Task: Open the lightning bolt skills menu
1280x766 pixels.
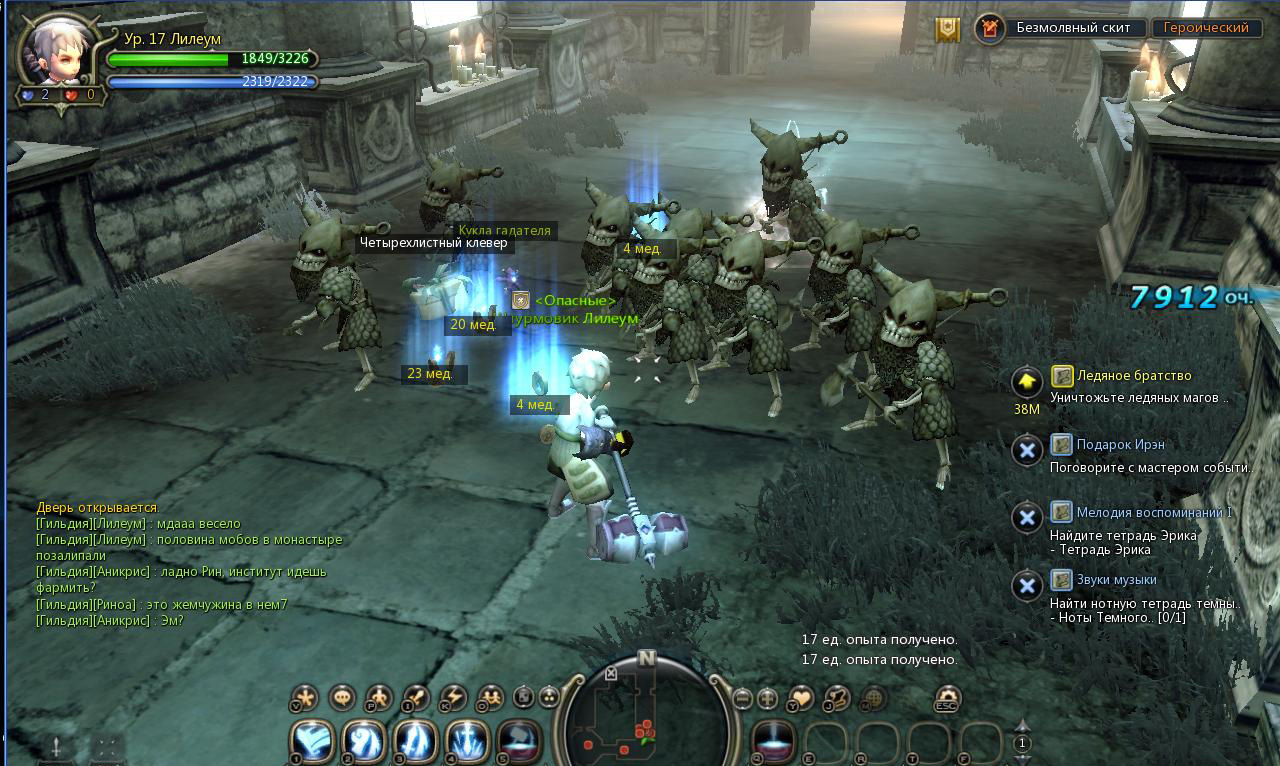Action: 453,697
